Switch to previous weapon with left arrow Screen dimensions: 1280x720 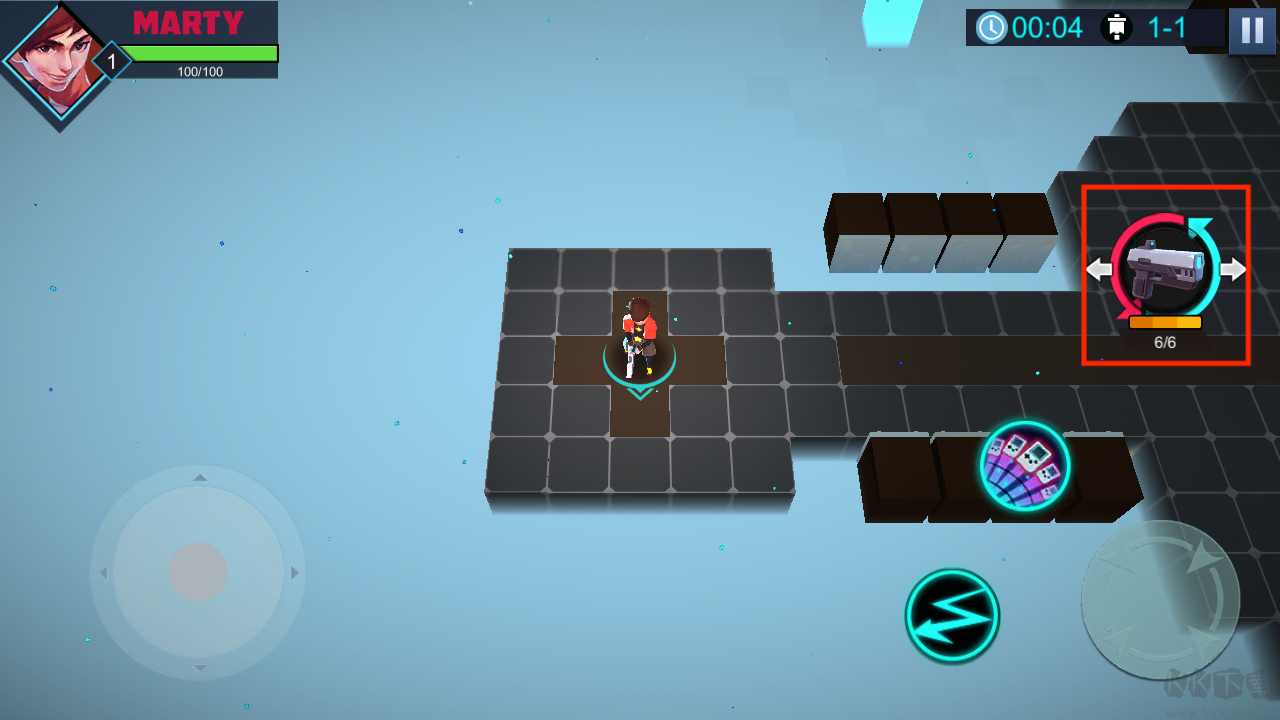pos(1098,269)
